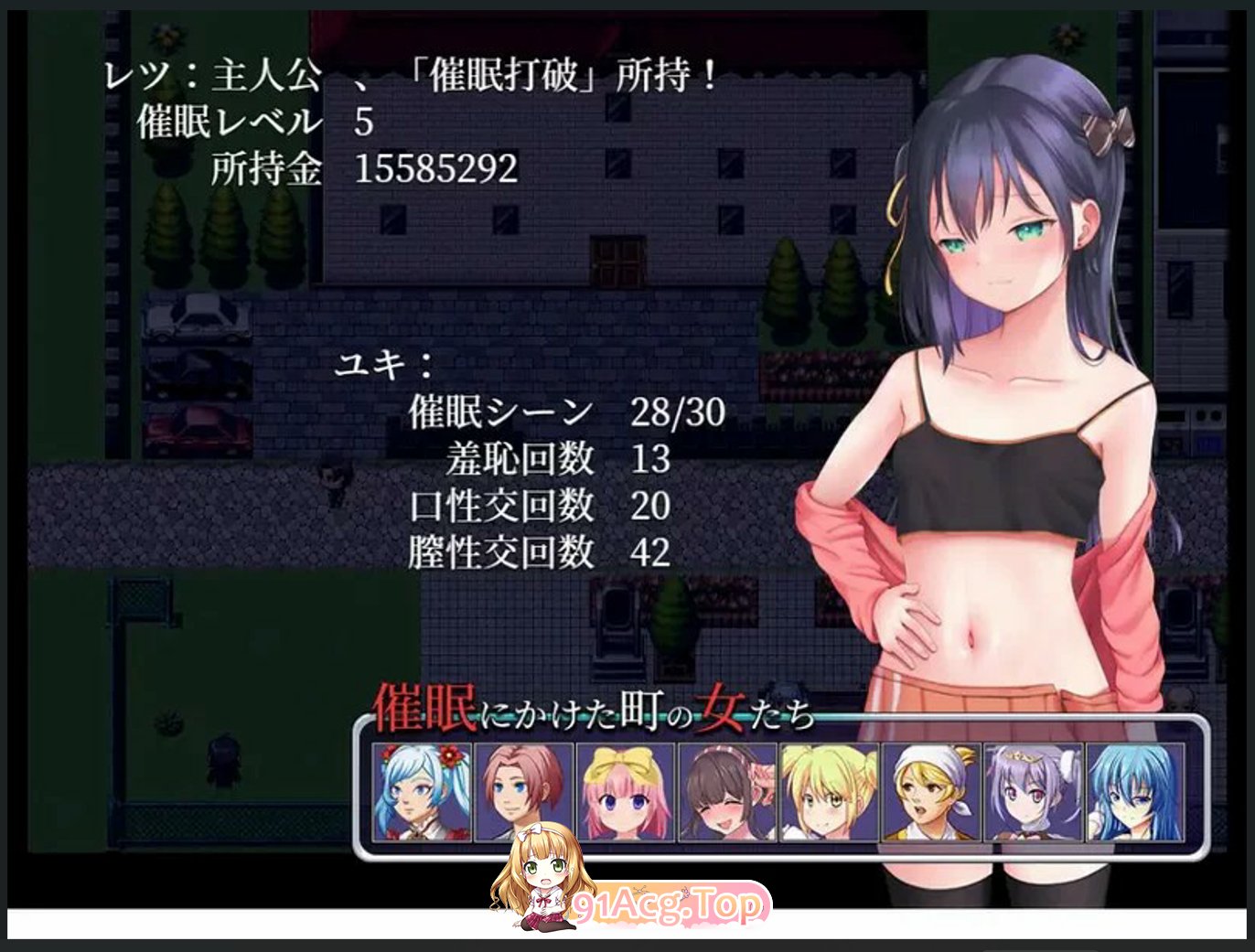Choose the long blue-haired girl portrait

[x=1134, y=792]
